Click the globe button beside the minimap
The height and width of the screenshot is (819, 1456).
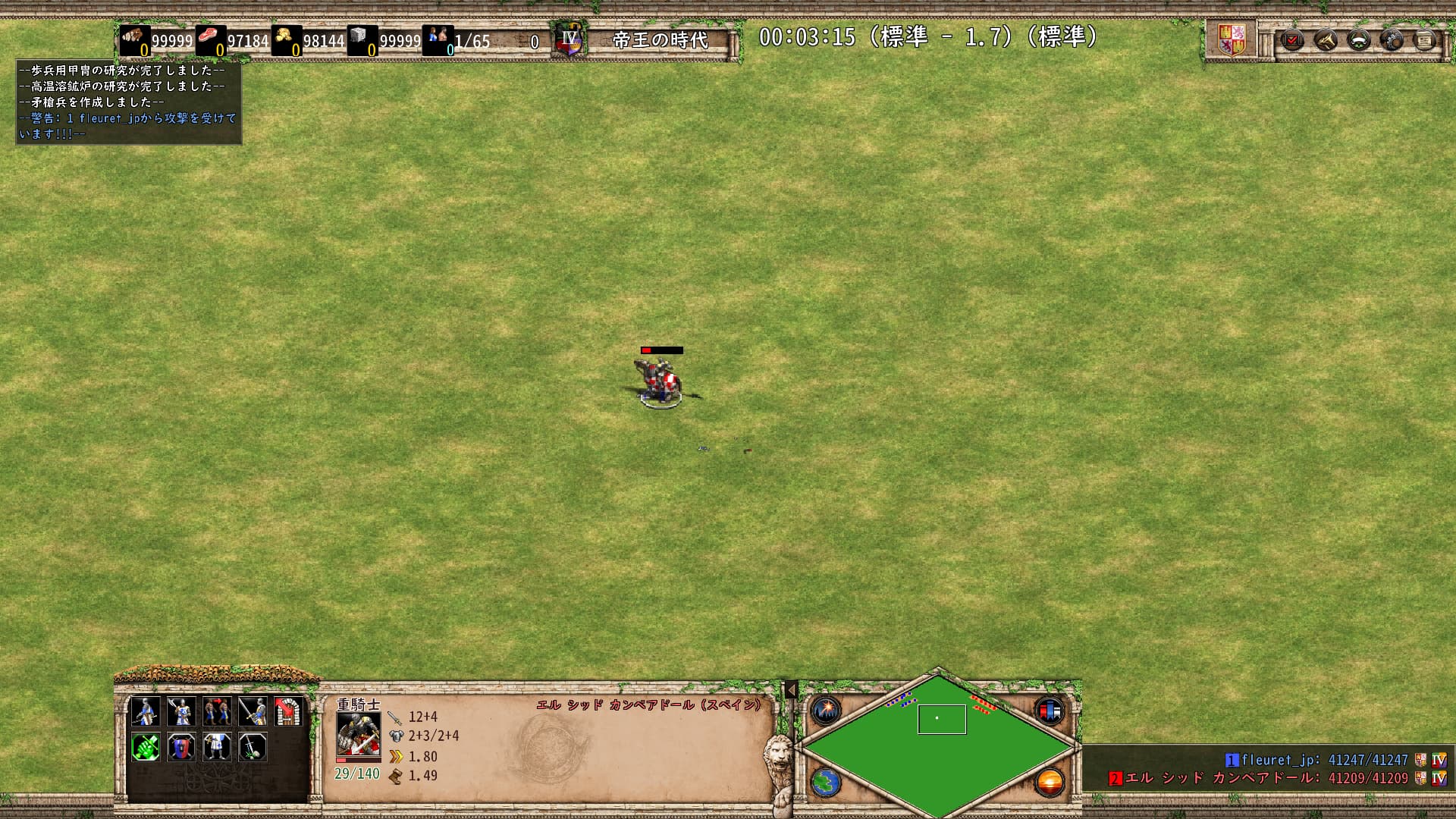coord(826,782)
